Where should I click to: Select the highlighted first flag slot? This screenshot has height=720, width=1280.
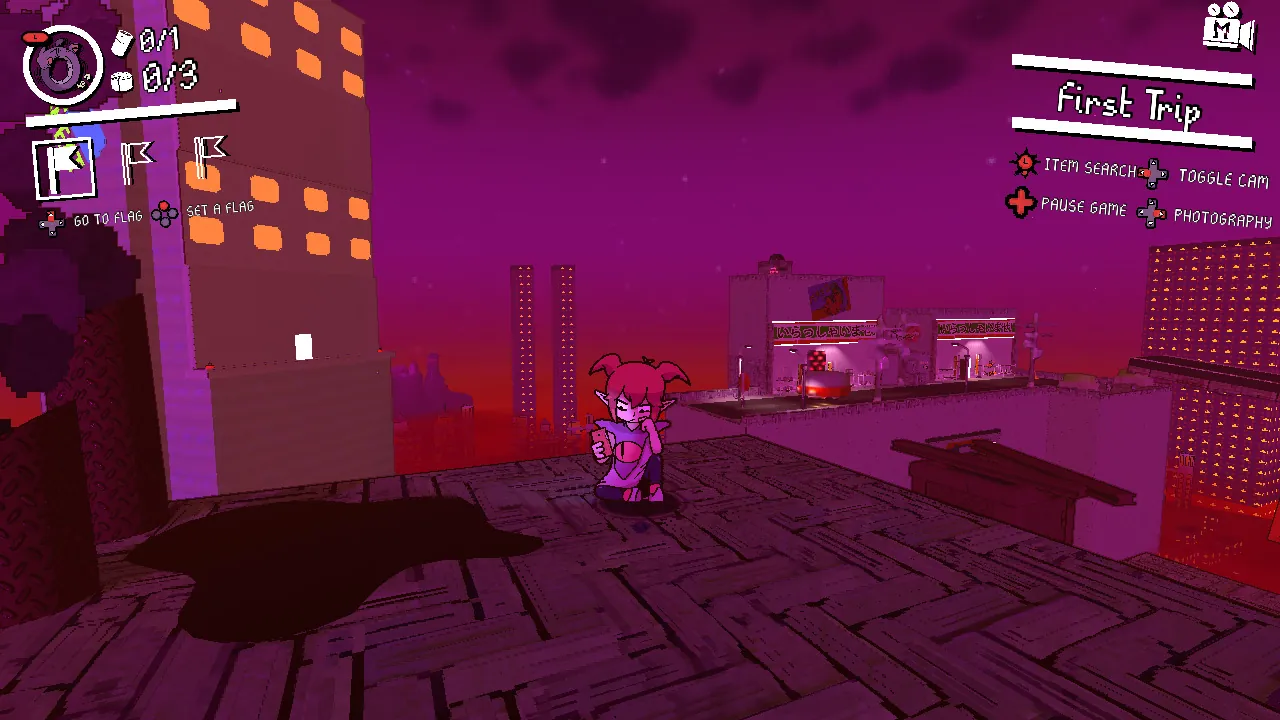(65, 165)
